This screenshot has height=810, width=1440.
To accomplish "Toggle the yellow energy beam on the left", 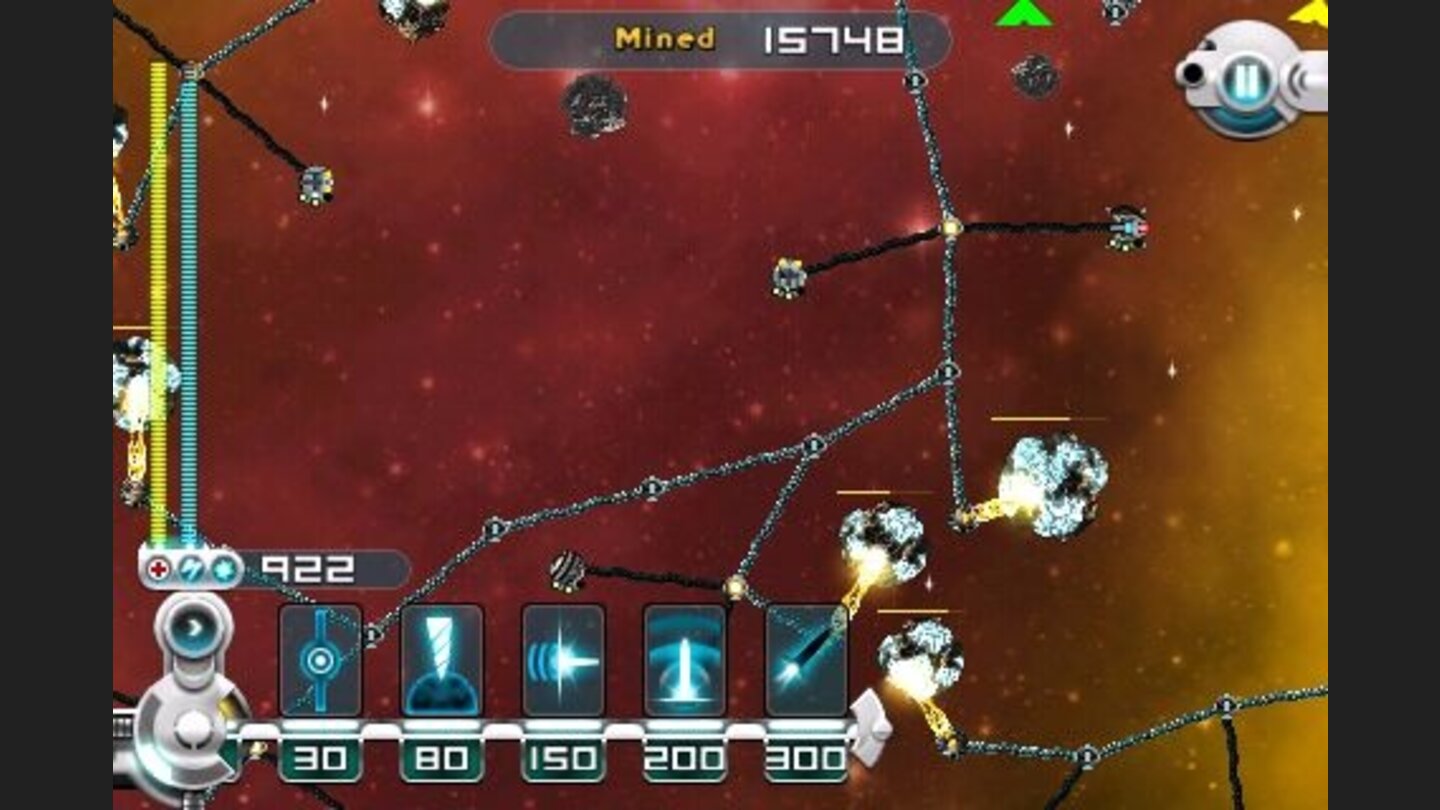I will click(158, 300).
